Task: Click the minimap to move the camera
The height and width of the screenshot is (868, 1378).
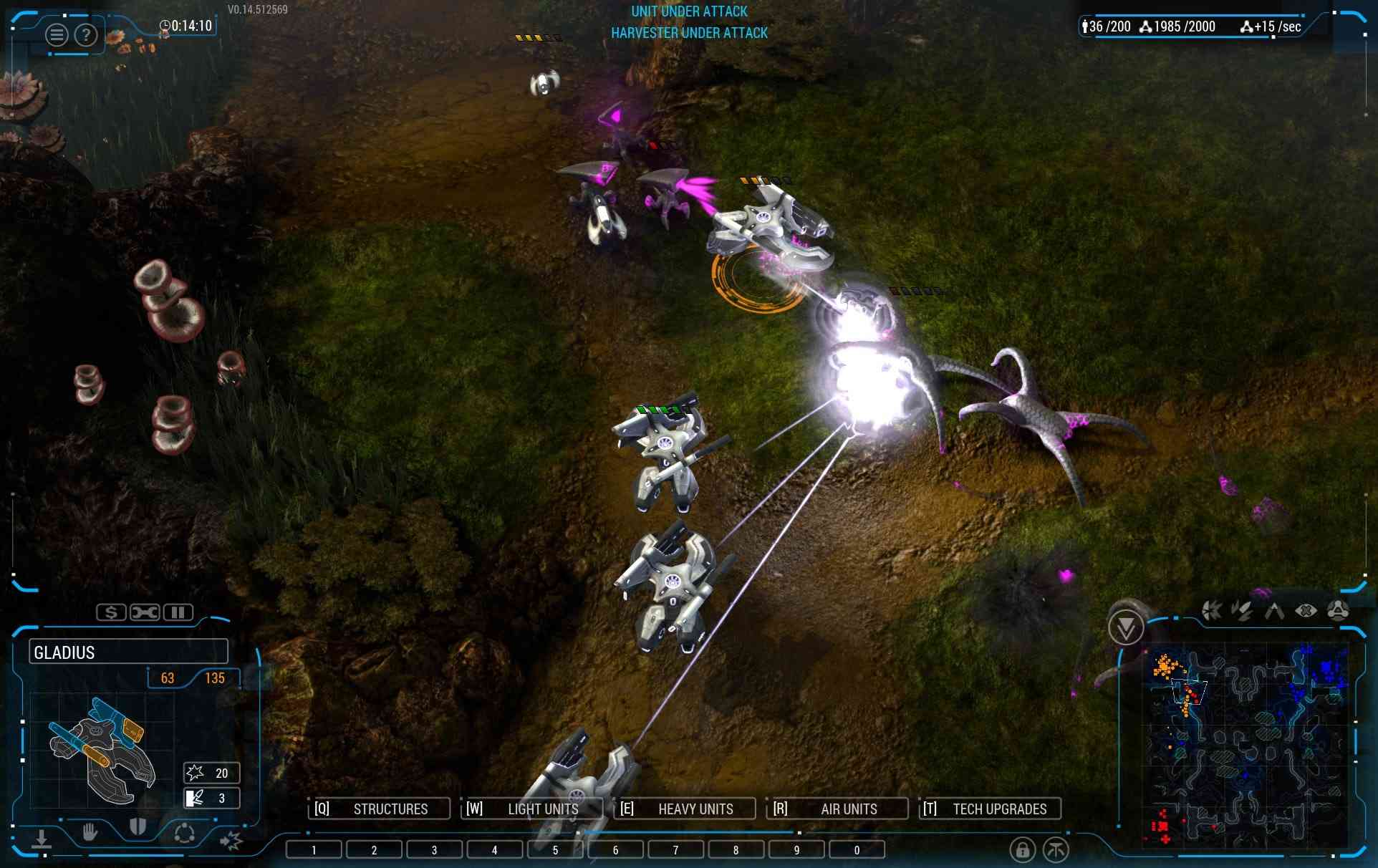Action: (x=1246, y=745)
